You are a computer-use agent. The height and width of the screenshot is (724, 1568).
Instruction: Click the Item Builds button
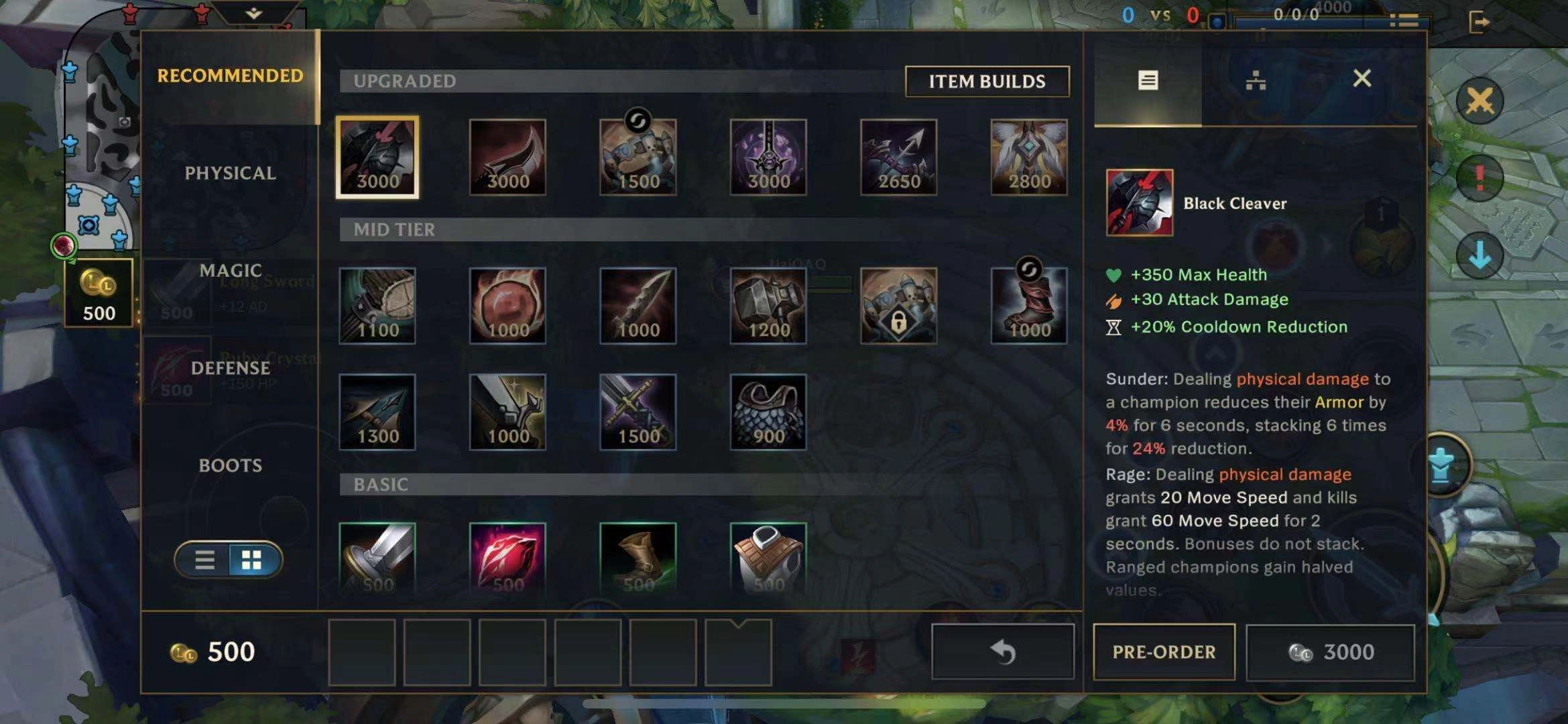coord(987,81)
